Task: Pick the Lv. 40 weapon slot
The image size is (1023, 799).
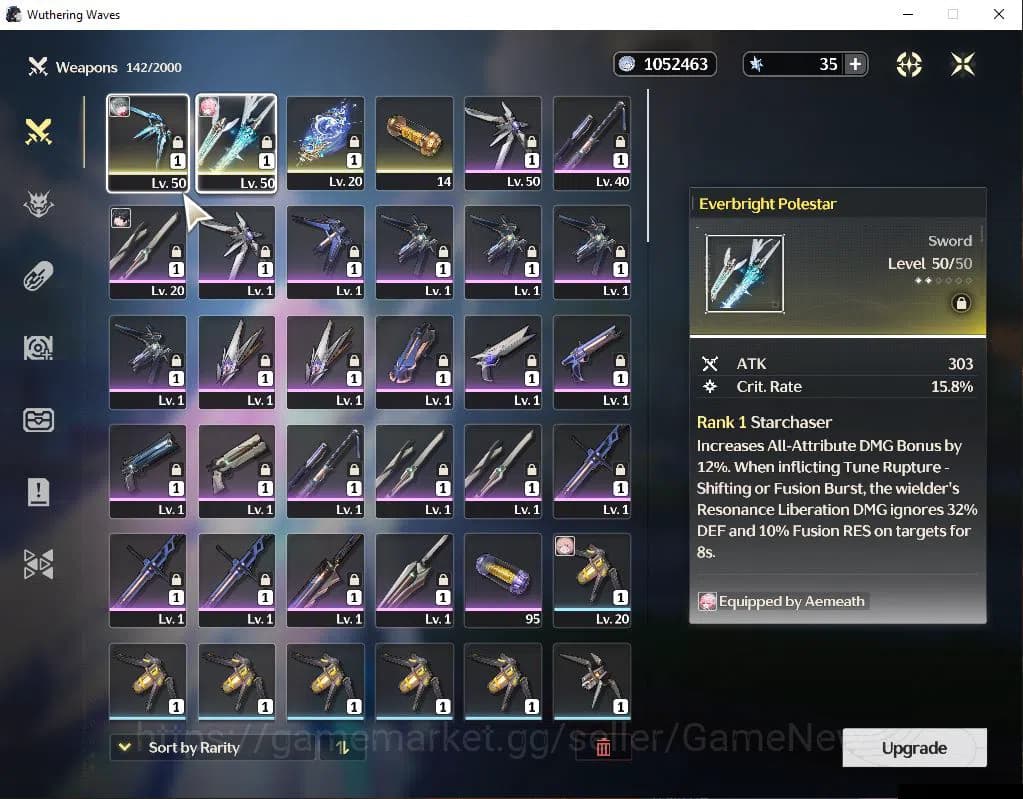Action: pos(592,142)
